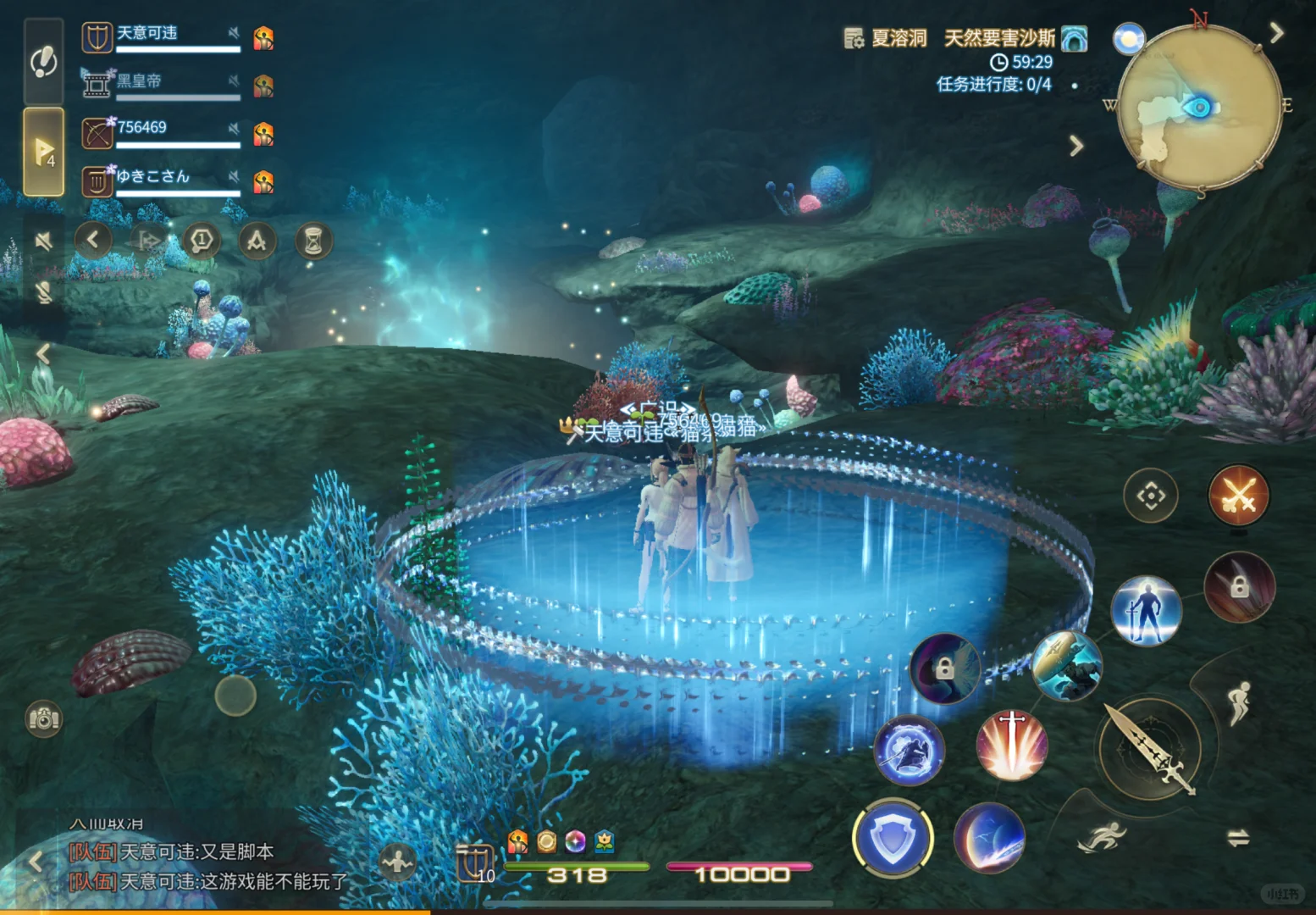
Task: Select party member 756469 in the party list
Action: pyautogui.click(x=161, y=132)
